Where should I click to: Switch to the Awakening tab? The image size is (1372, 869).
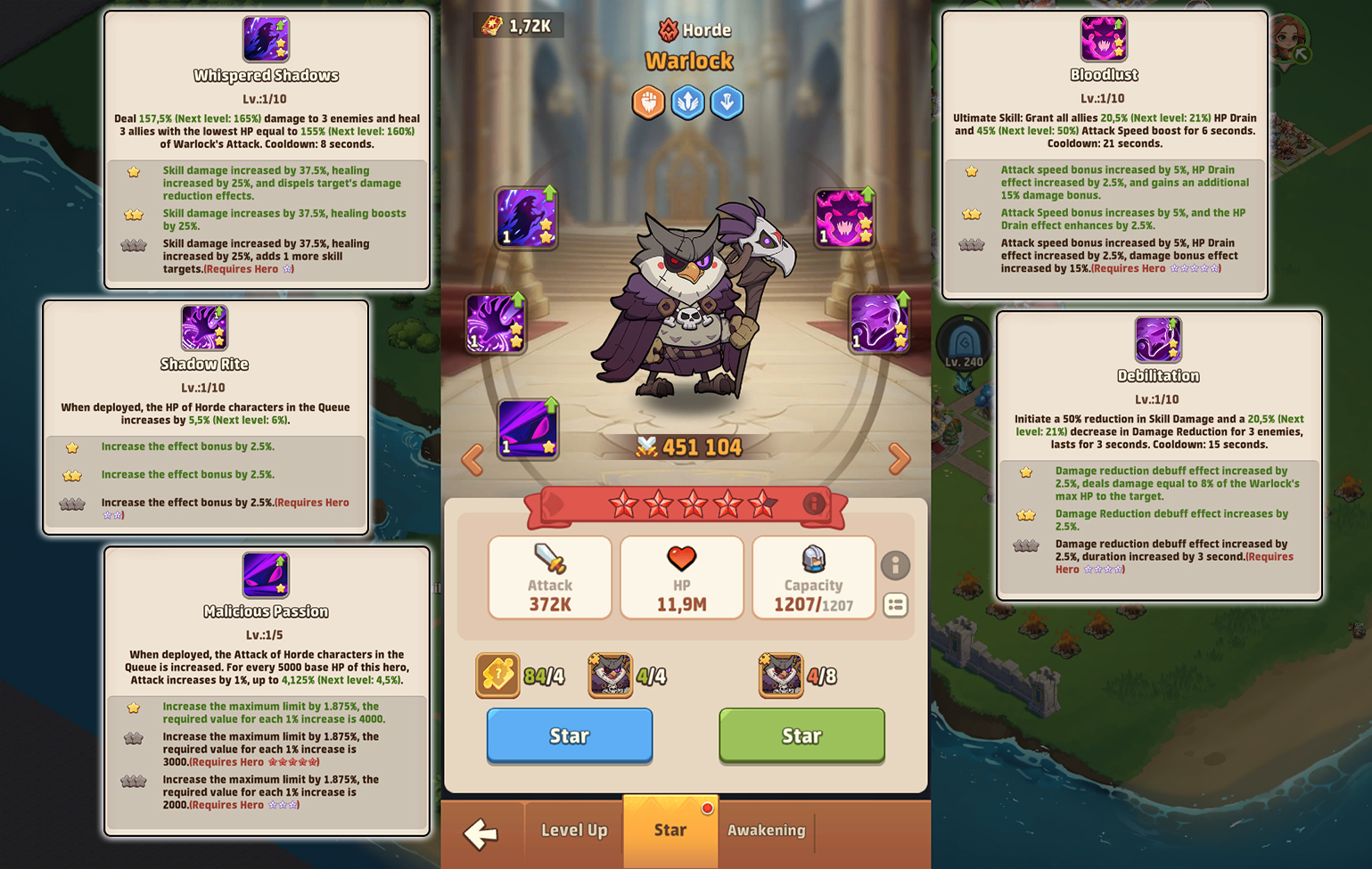point(767,831)
